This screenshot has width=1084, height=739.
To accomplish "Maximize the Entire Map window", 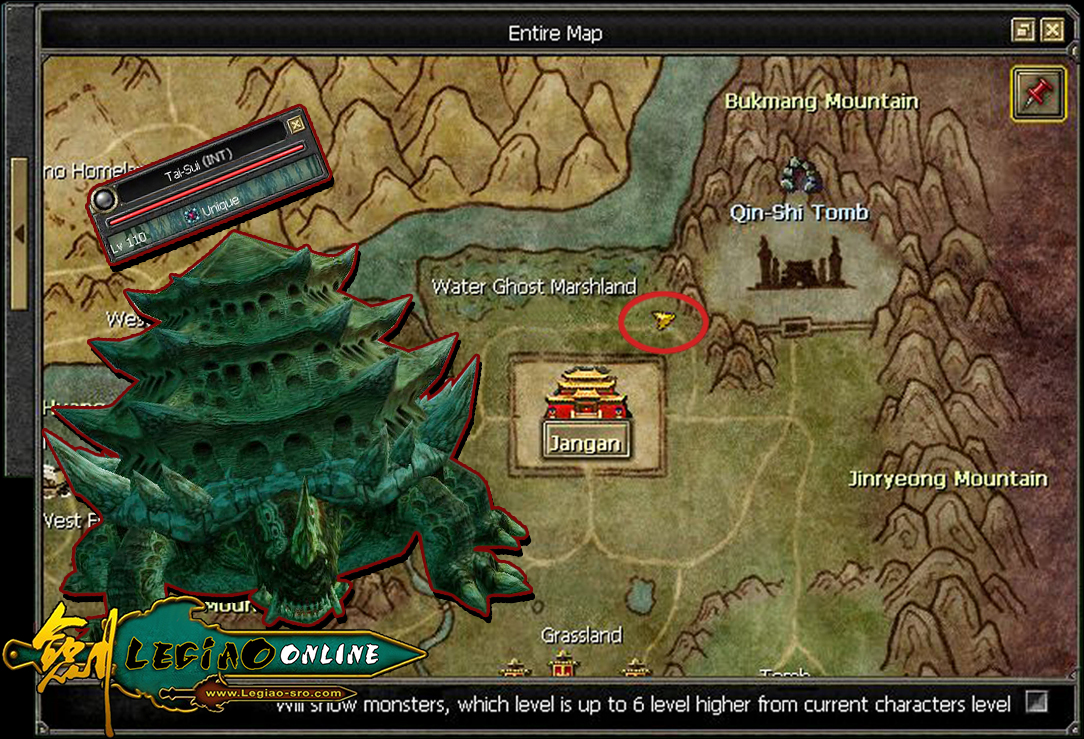I will (1023, 31).
